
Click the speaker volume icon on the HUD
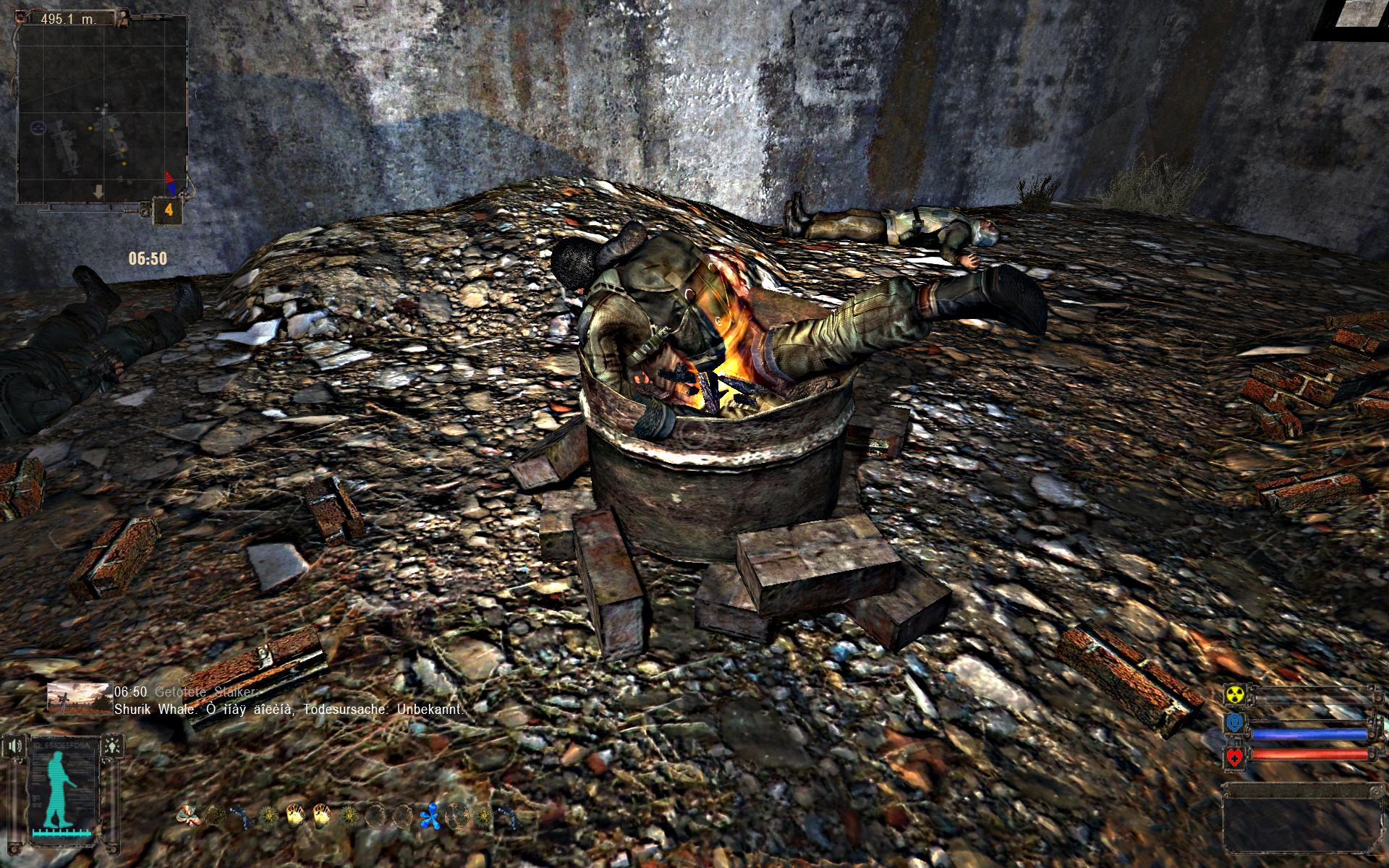tap(14, 746)
